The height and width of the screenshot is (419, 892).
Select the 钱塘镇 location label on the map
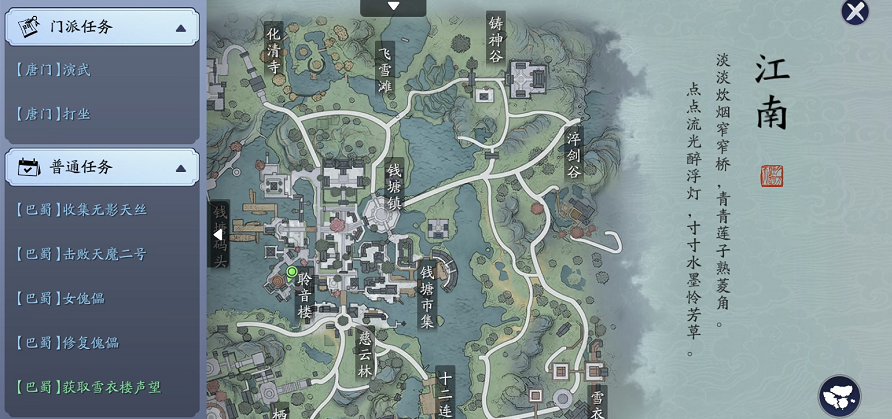[x=395, y=184]
